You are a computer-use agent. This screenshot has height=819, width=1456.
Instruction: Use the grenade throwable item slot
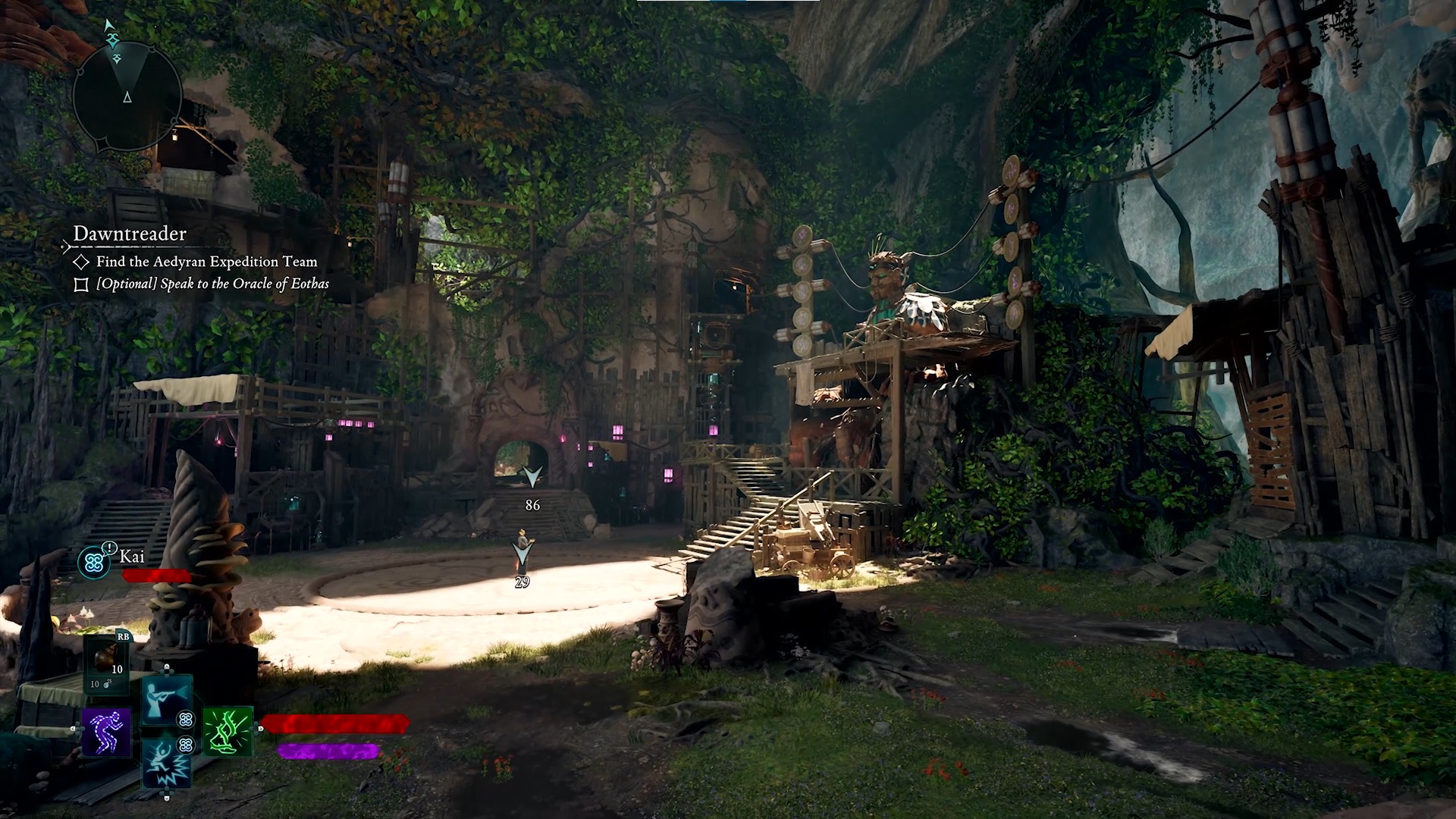click(x=108, y=664)
